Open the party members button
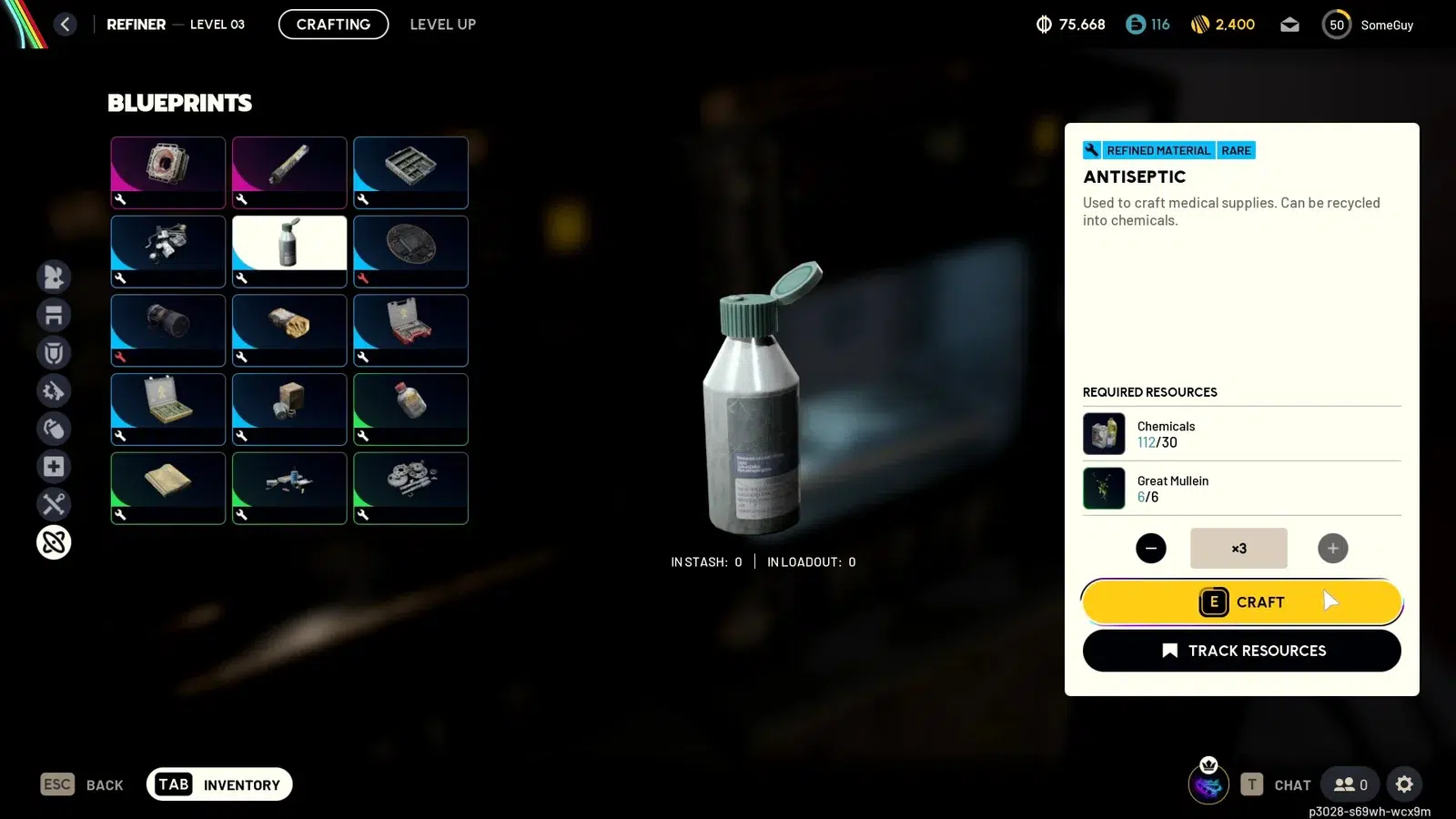1456x819 pixels. point(1350,784)
